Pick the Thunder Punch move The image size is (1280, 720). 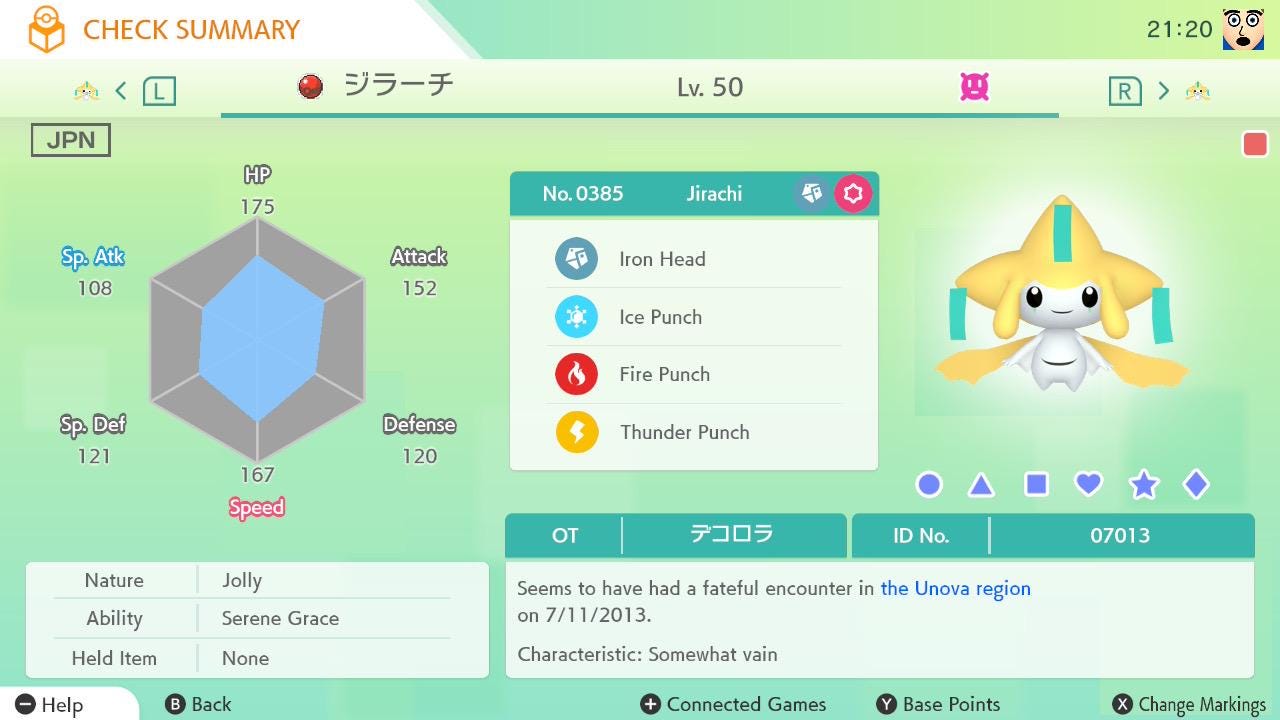(684, 432)
